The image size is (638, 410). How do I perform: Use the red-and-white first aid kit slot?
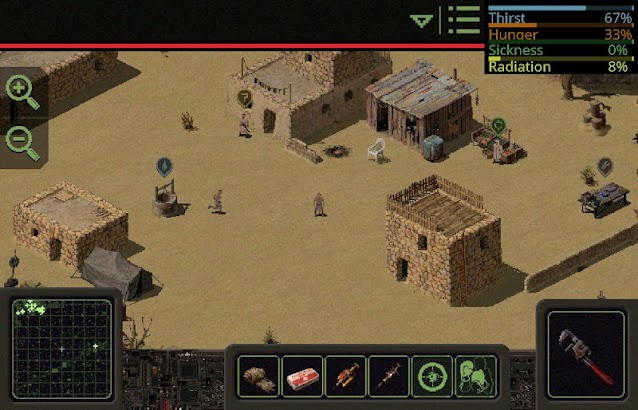(x=303, y=377)
